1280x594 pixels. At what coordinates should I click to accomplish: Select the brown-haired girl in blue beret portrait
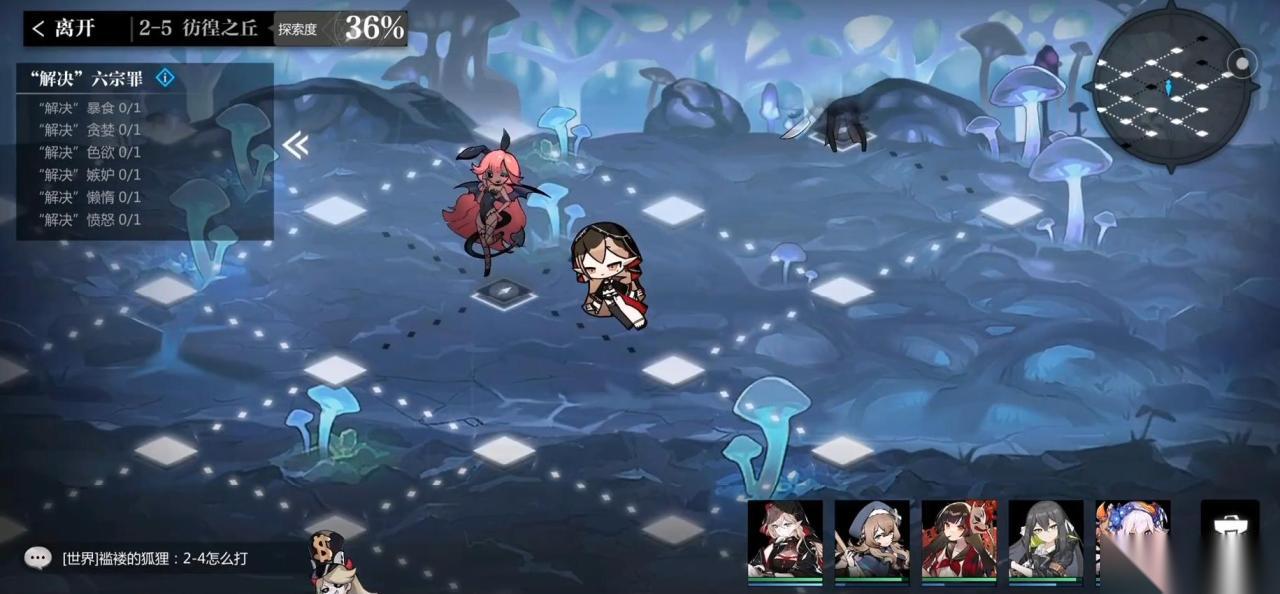tap(872, 539)
